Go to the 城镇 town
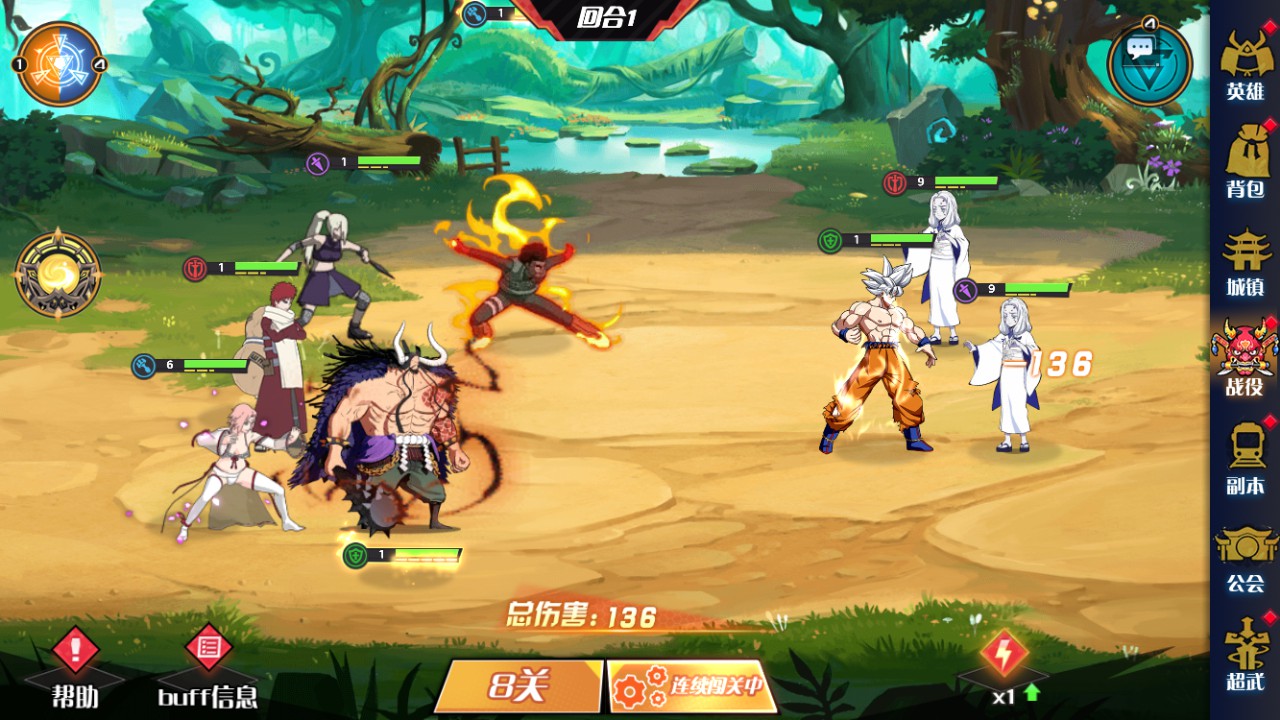1280x720 pixels. 1245,261
